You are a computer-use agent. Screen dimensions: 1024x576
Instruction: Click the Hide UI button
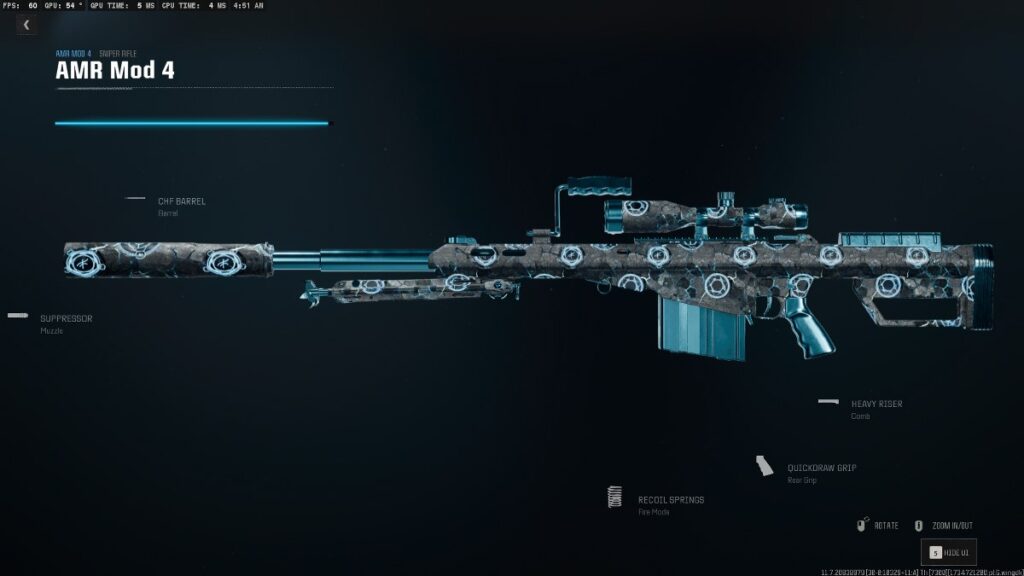[x=948, y=552]
